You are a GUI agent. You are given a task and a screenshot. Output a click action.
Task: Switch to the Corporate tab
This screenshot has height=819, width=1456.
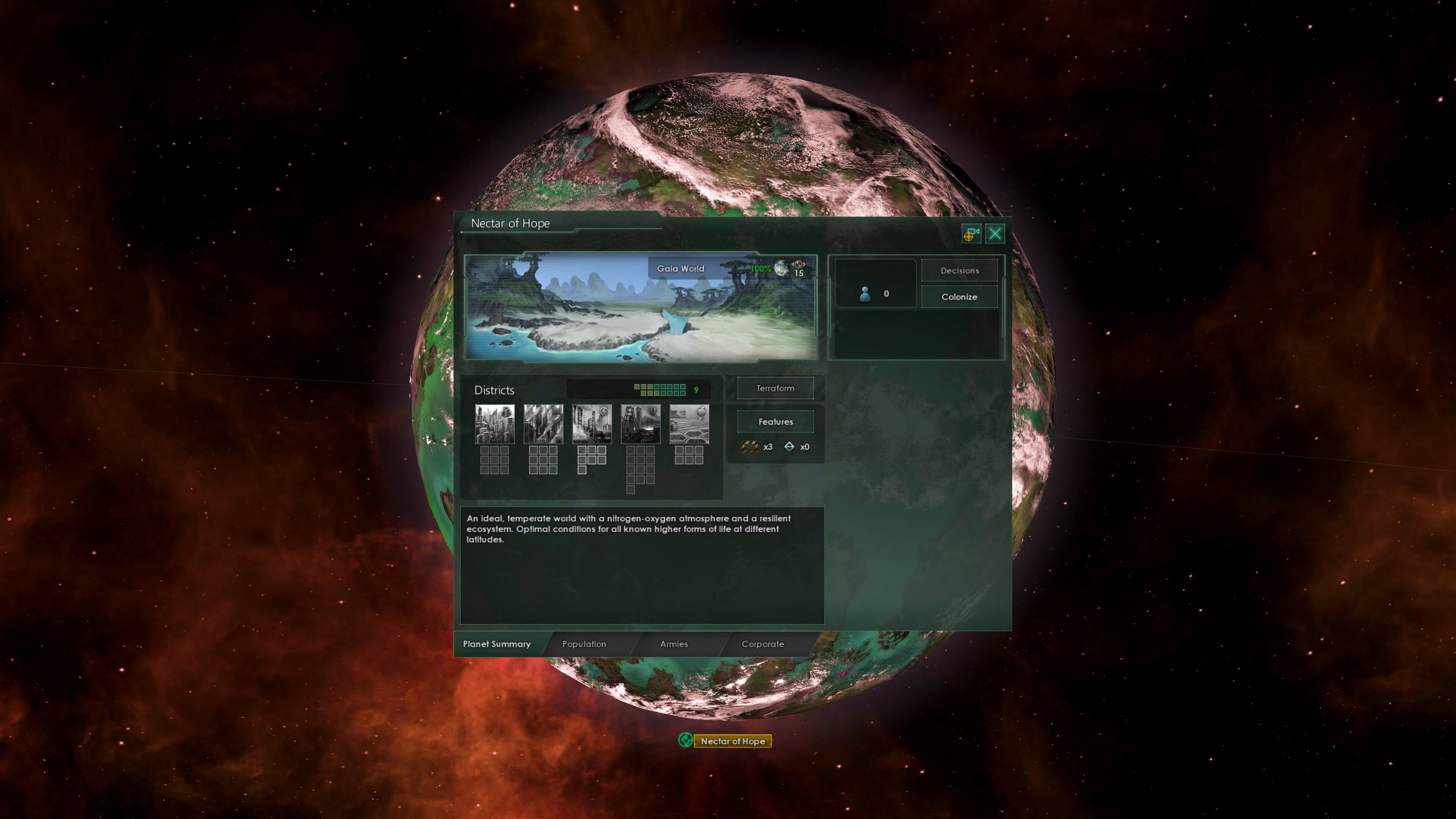[x=763, y=644]
